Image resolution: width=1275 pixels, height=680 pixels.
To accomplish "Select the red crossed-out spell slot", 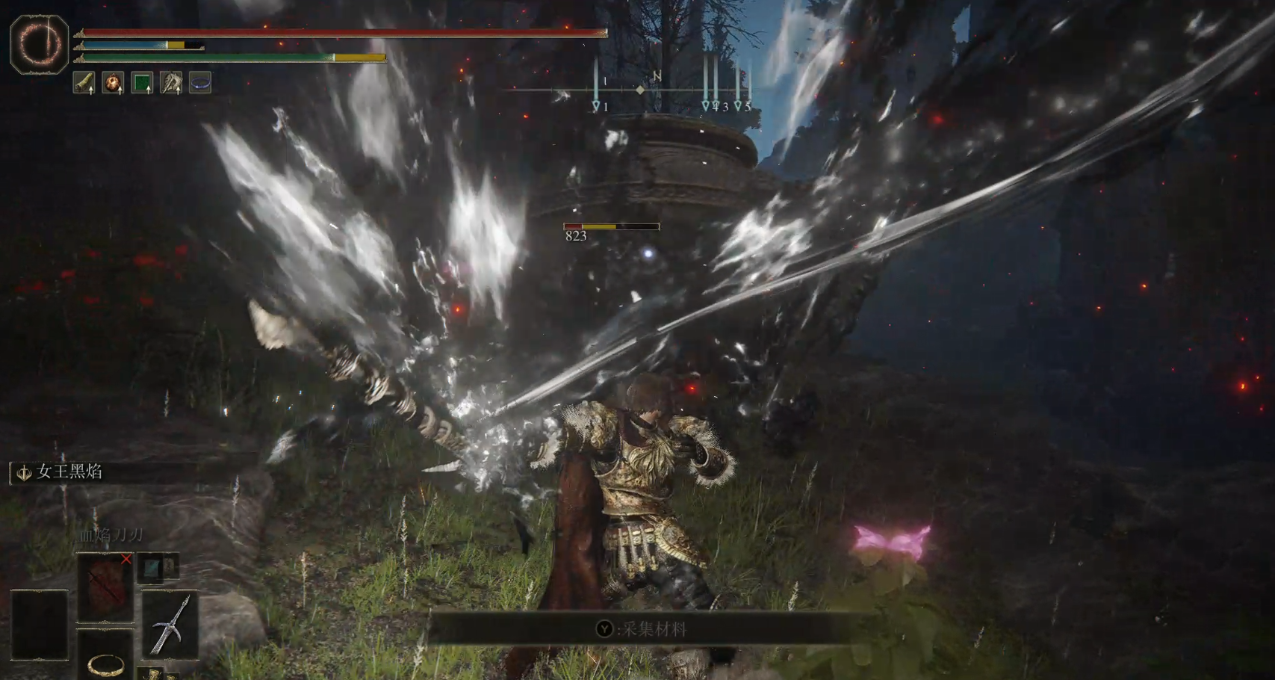I will [x=105, y=587].
